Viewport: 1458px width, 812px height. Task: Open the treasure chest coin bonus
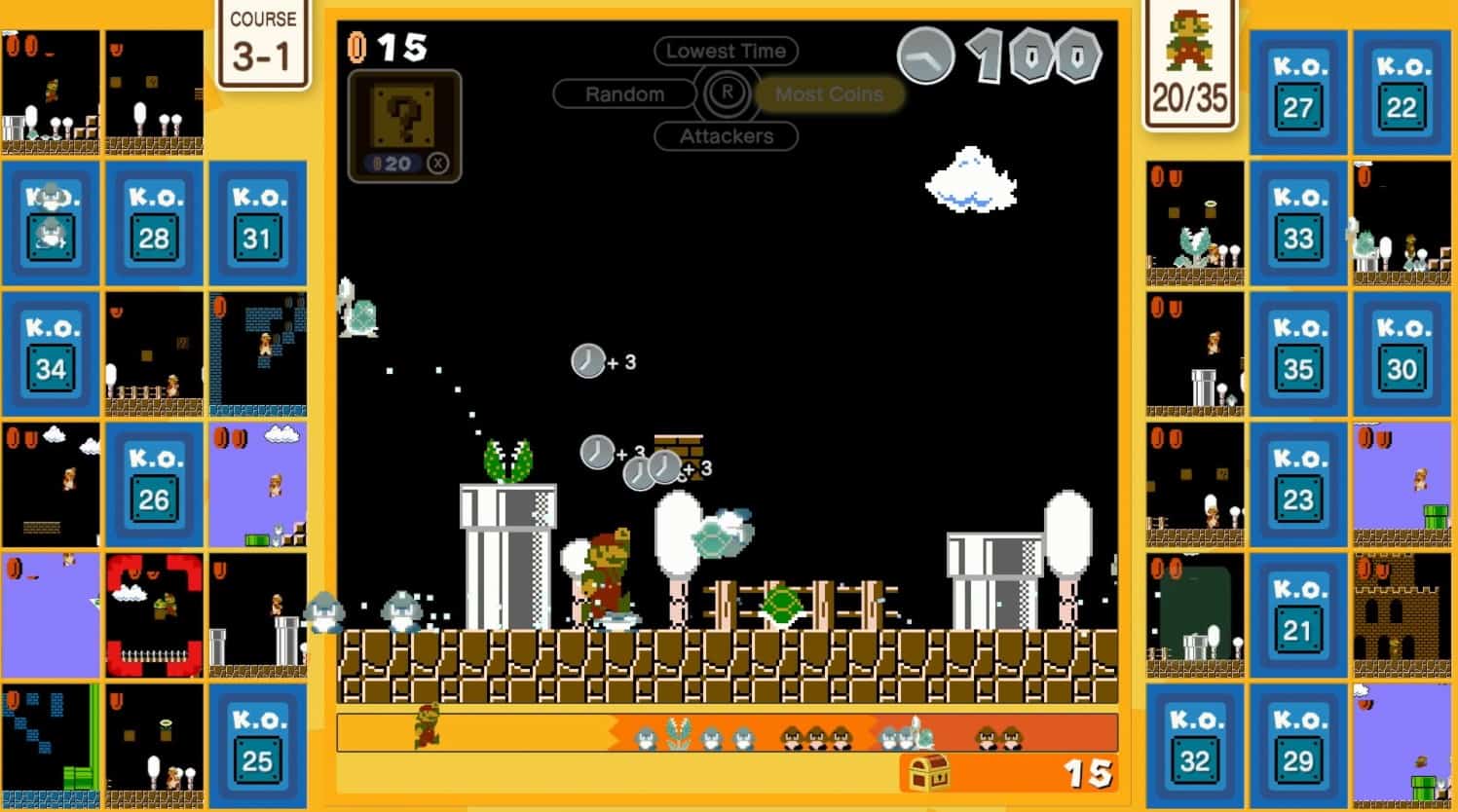point(930,774)
